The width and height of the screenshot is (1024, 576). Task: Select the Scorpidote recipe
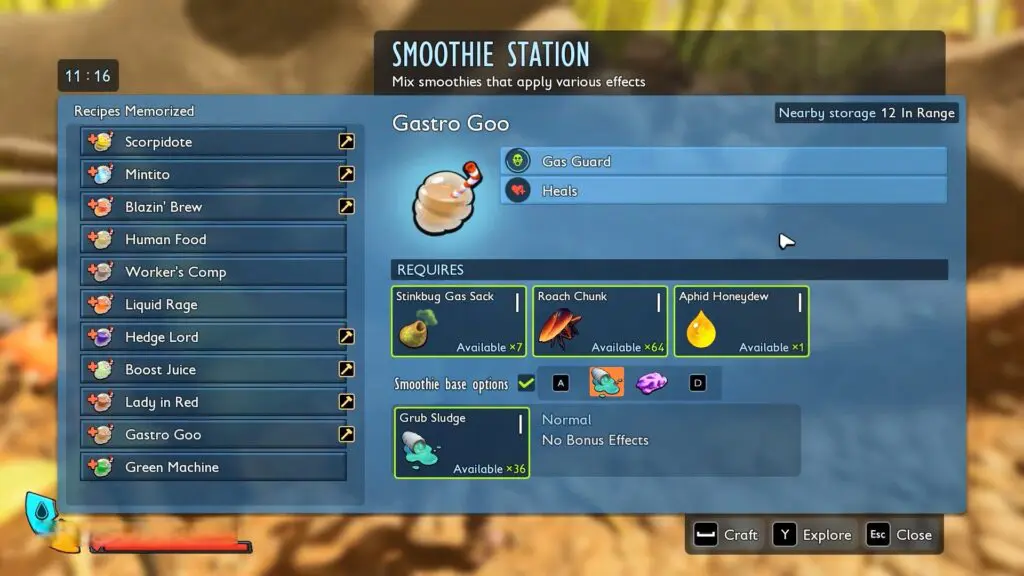[213, 142]
